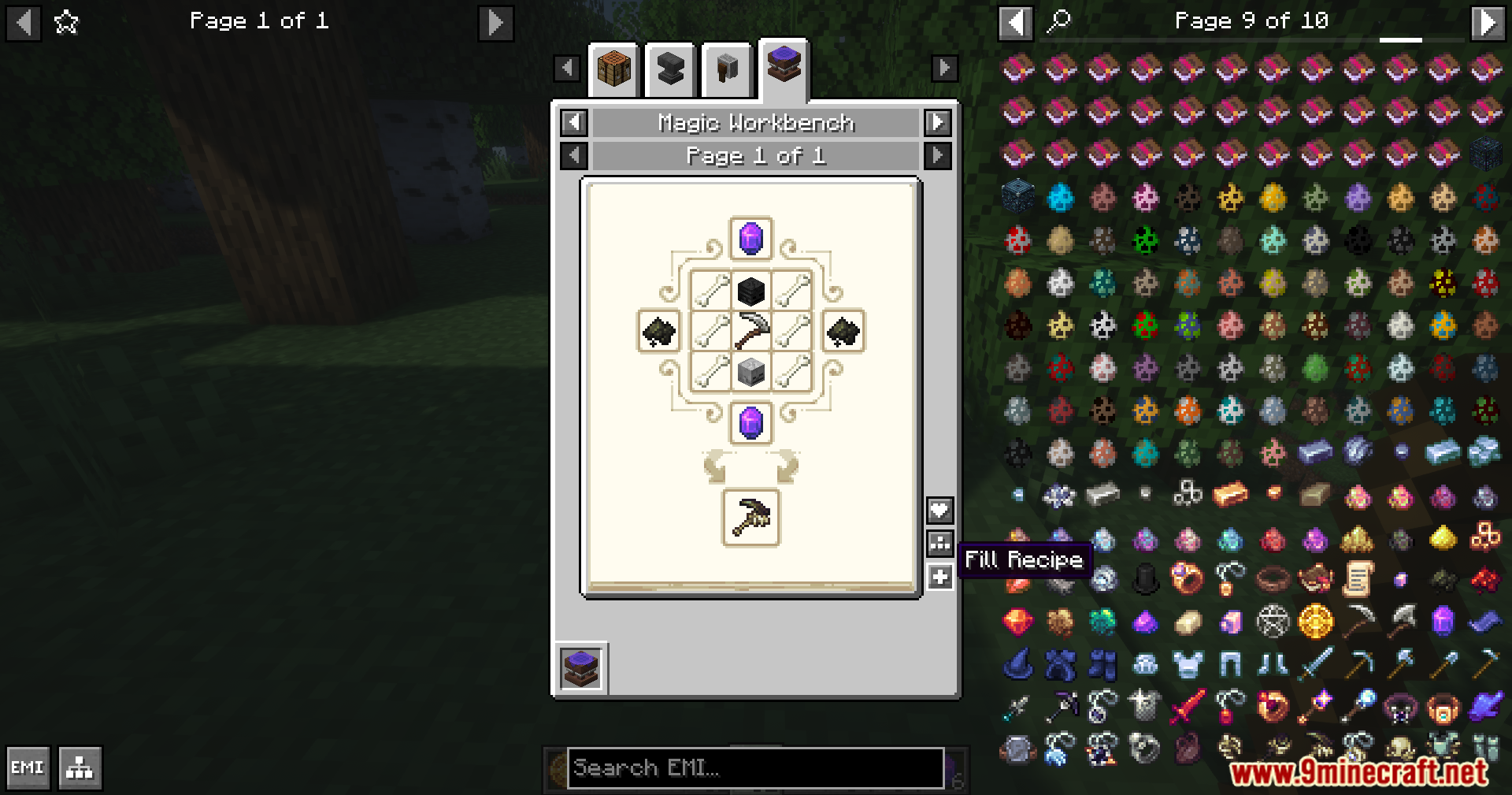1512x795 pixels.
Task: Switch to the Anvil recipe tab
Action: [670, 69]
